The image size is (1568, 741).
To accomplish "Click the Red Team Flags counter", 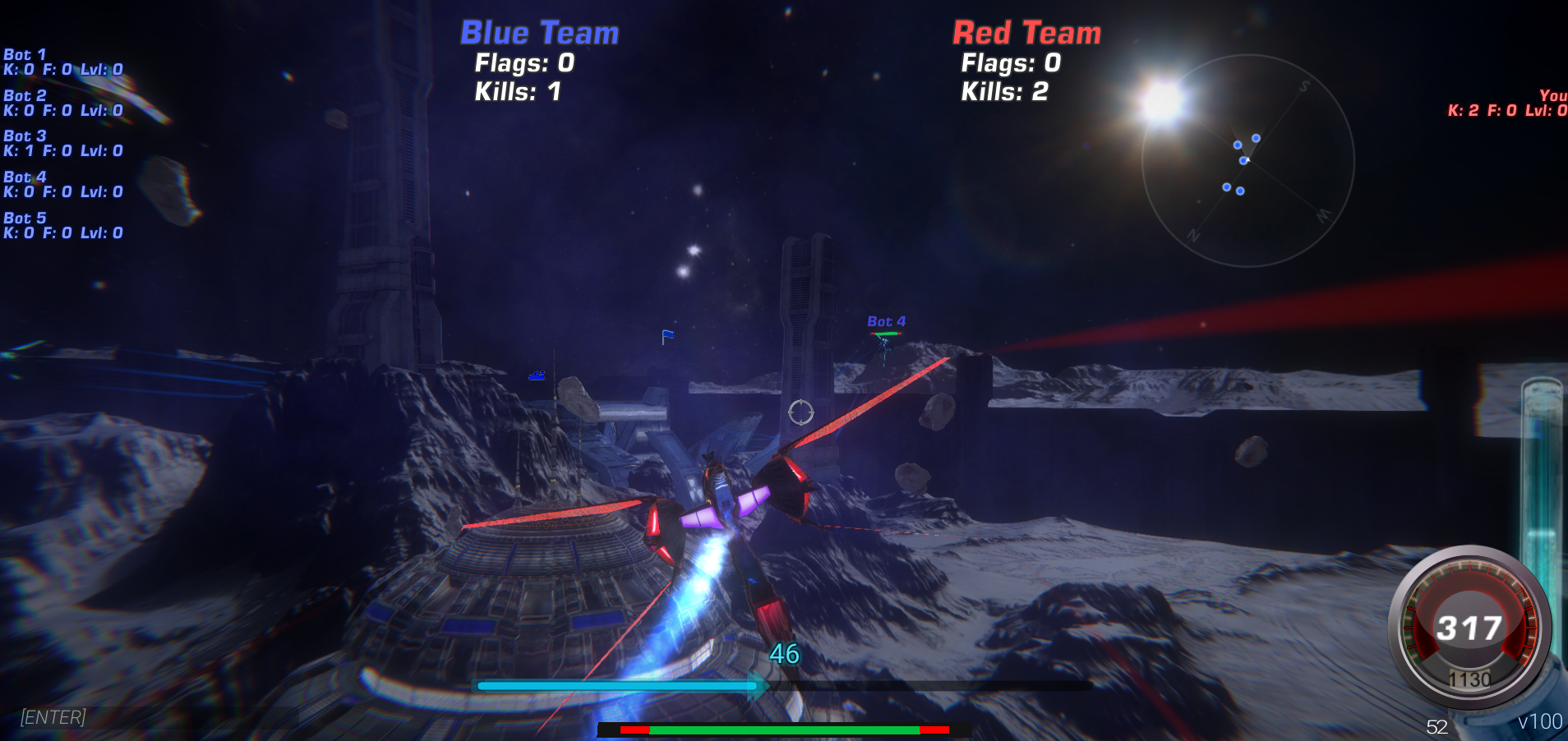I will (x=1009, y=63).
